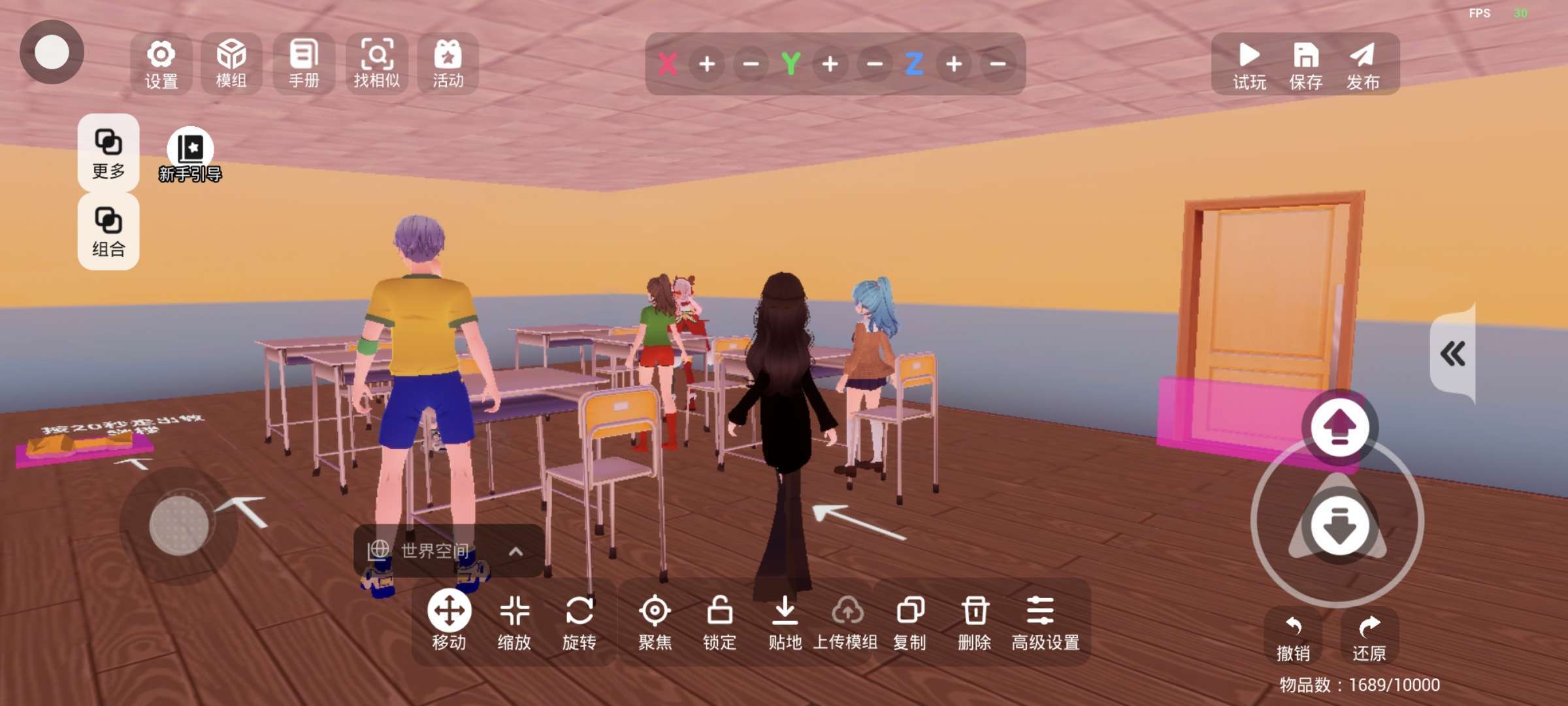Start 试玩 test play
The image size is (1568, 706).
1249,64
